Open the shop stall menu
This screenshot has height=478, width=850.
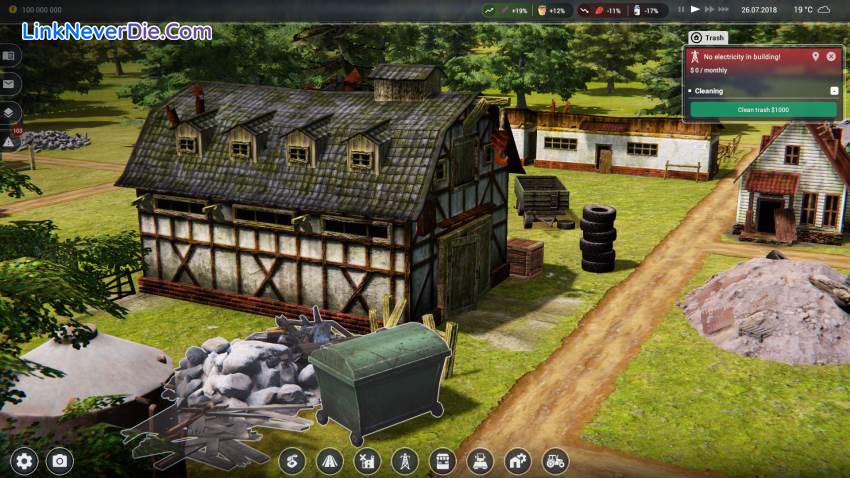click(x=442, y=461)
